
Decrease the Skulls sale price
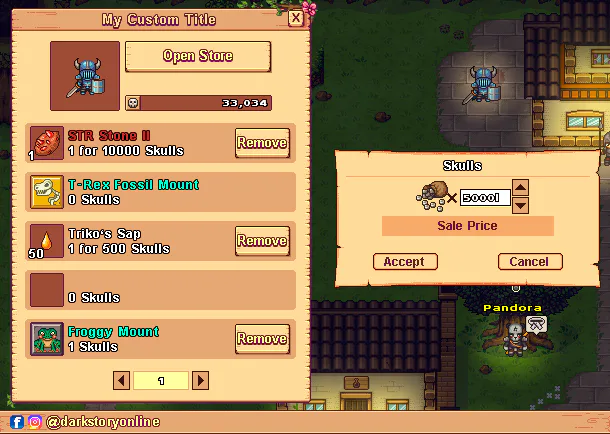520,205
